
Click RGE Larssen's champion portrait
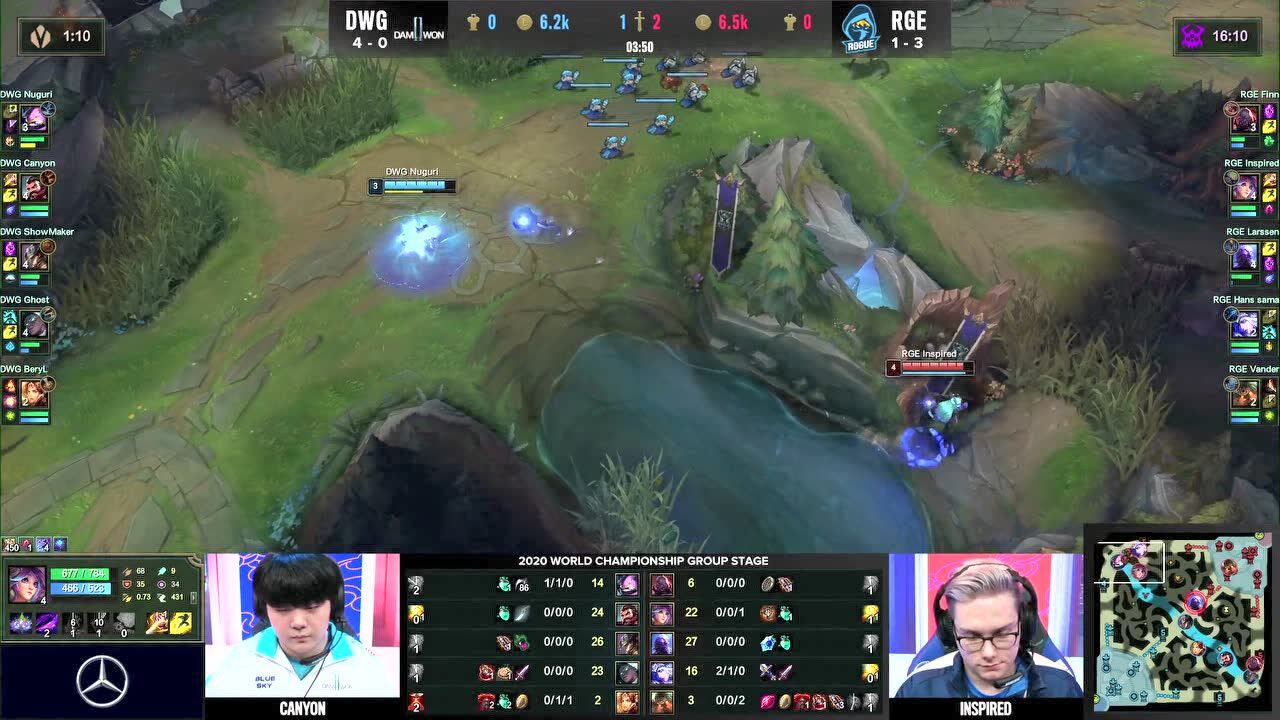(1245, 257)
